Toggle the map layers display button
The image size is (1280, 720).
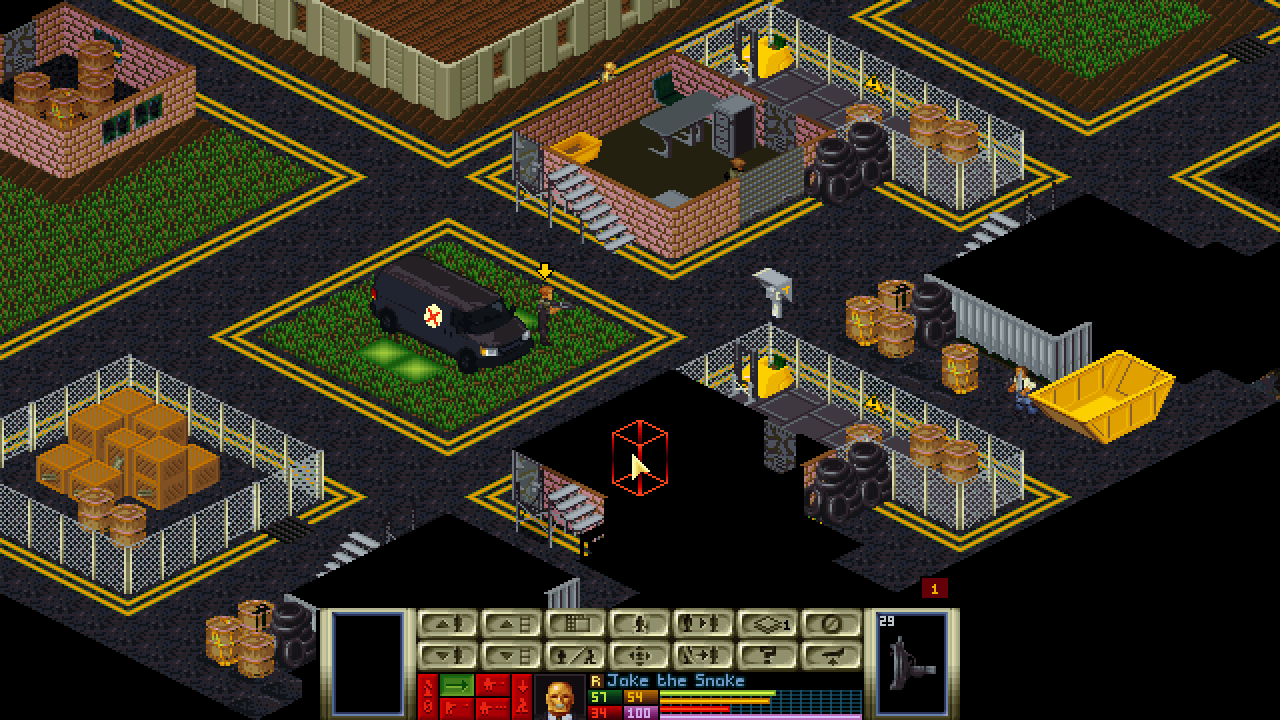[767, 624]
